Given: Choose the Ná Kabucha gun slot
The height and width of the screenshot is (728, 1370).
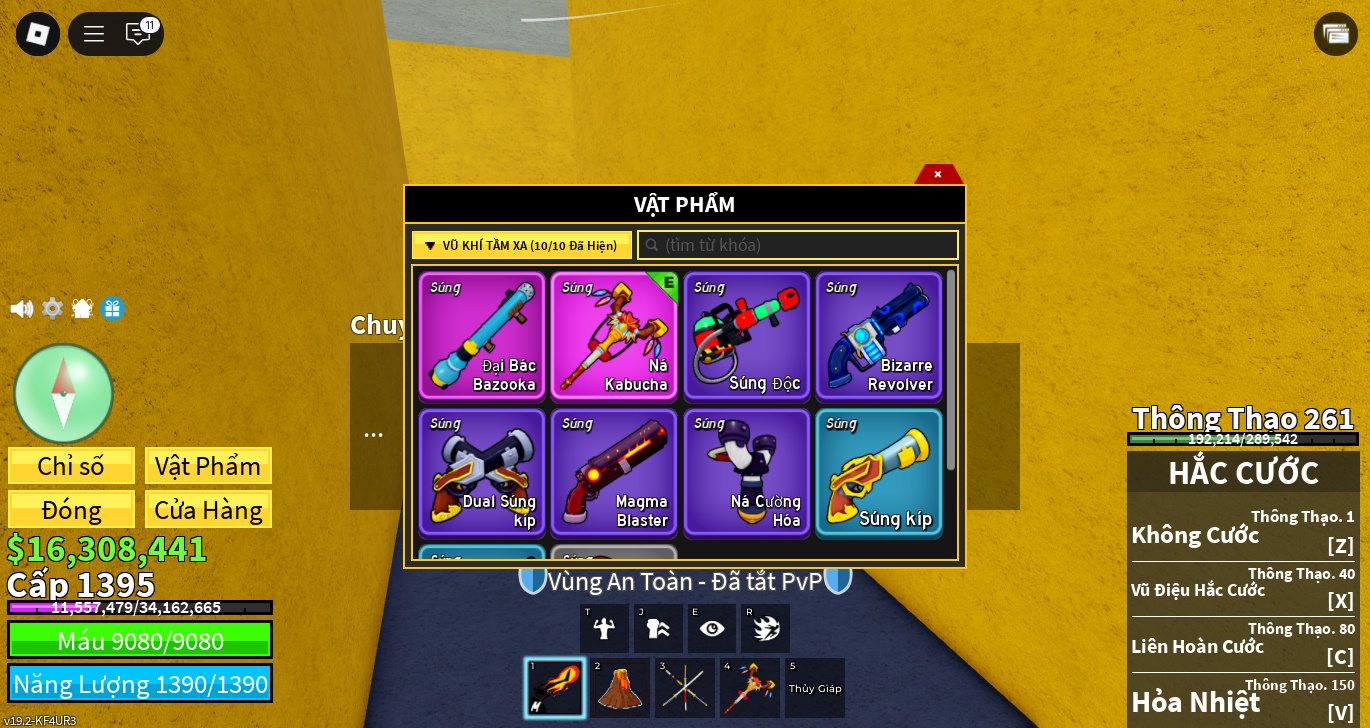Looking at the screenshot, I should pos(614,336).
